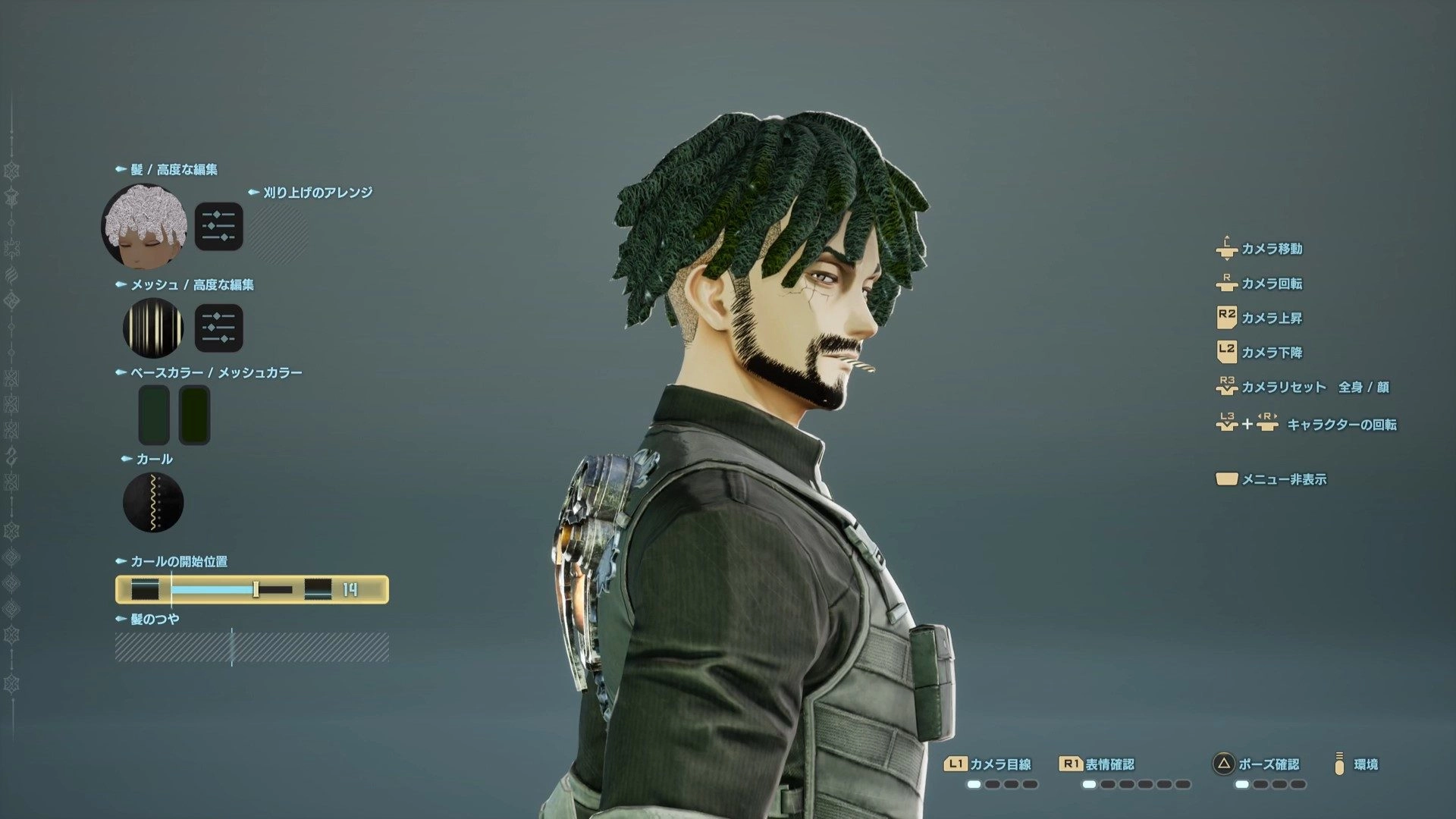1456x819 pixels.
Task: Toggle expression check with R1 (表情確認)
Action: pos(1098,764)
